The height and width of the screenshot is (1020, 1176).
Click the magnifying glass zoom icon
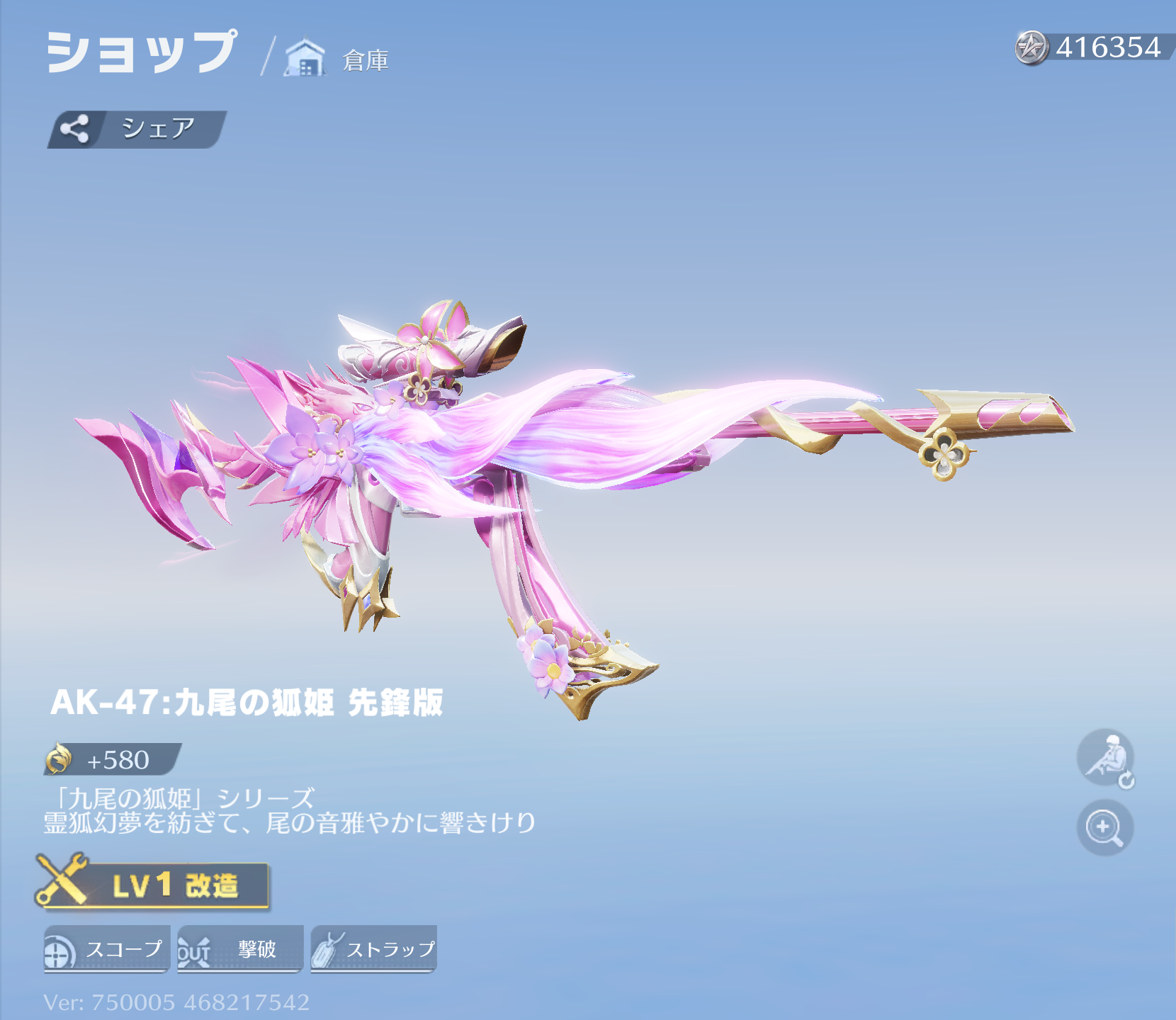click(x=1104, y=827)
